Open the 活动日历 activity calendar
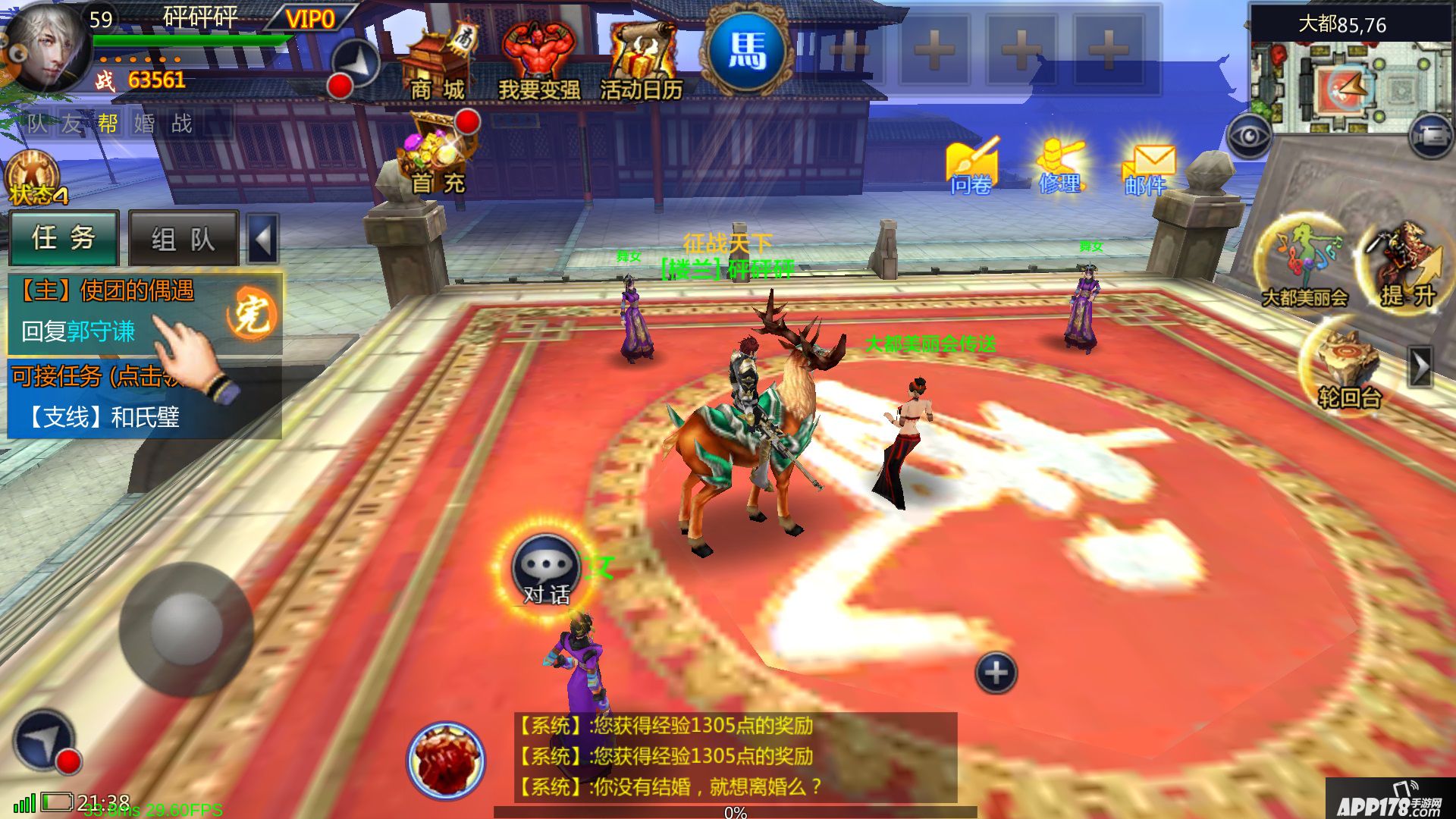Viewport: 1456px width, 819px height. [642, 62]
